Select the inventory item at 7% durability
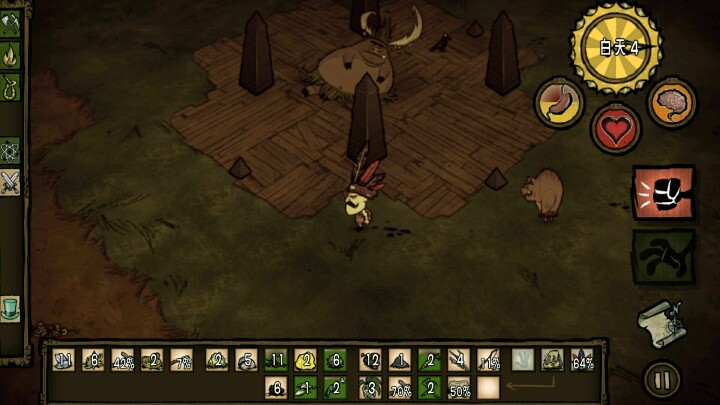The image size is (720, 405). (183, 361)
